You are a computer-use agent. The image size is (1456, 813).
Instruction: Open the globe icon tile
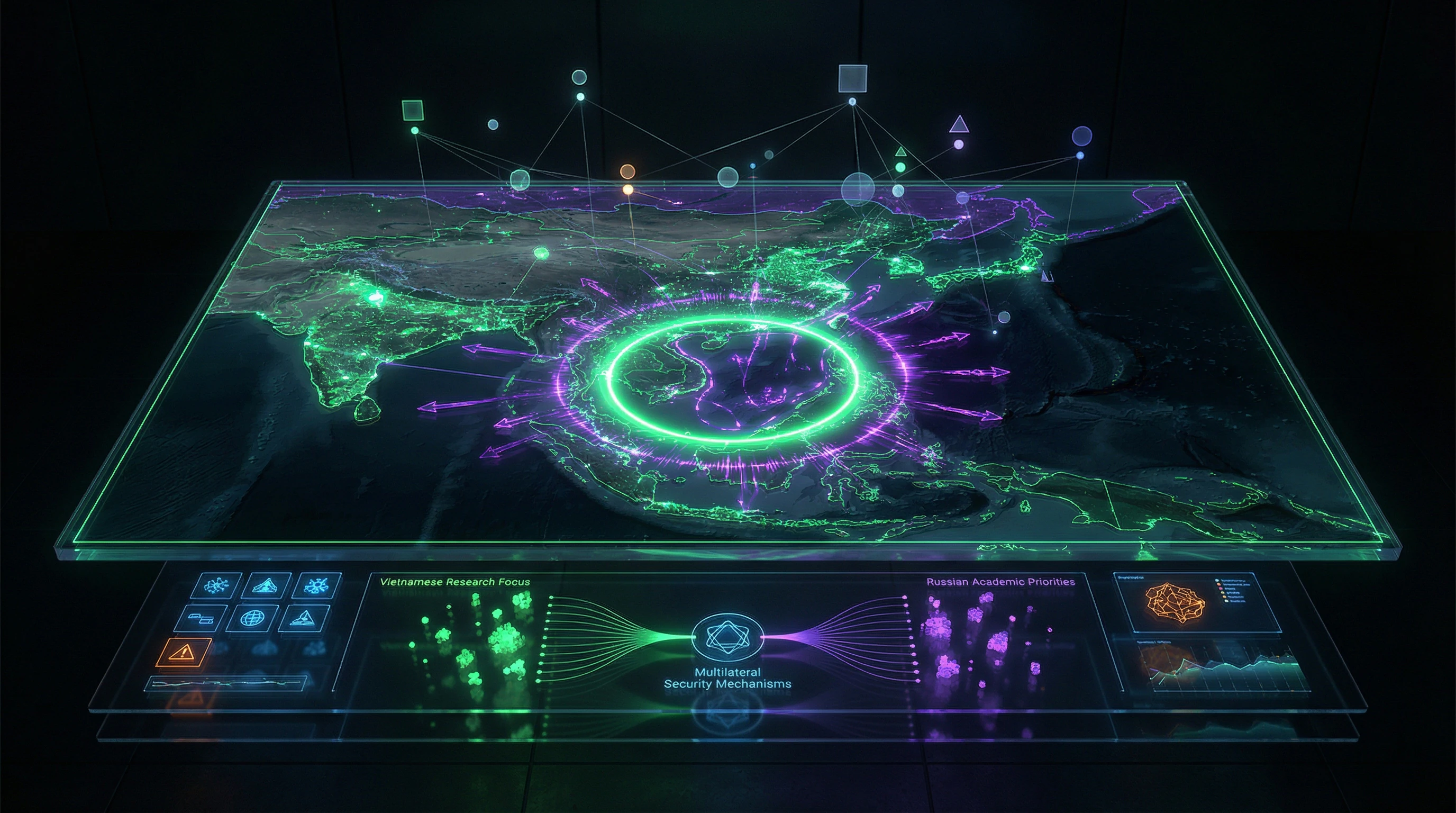(x=251, y=618)
